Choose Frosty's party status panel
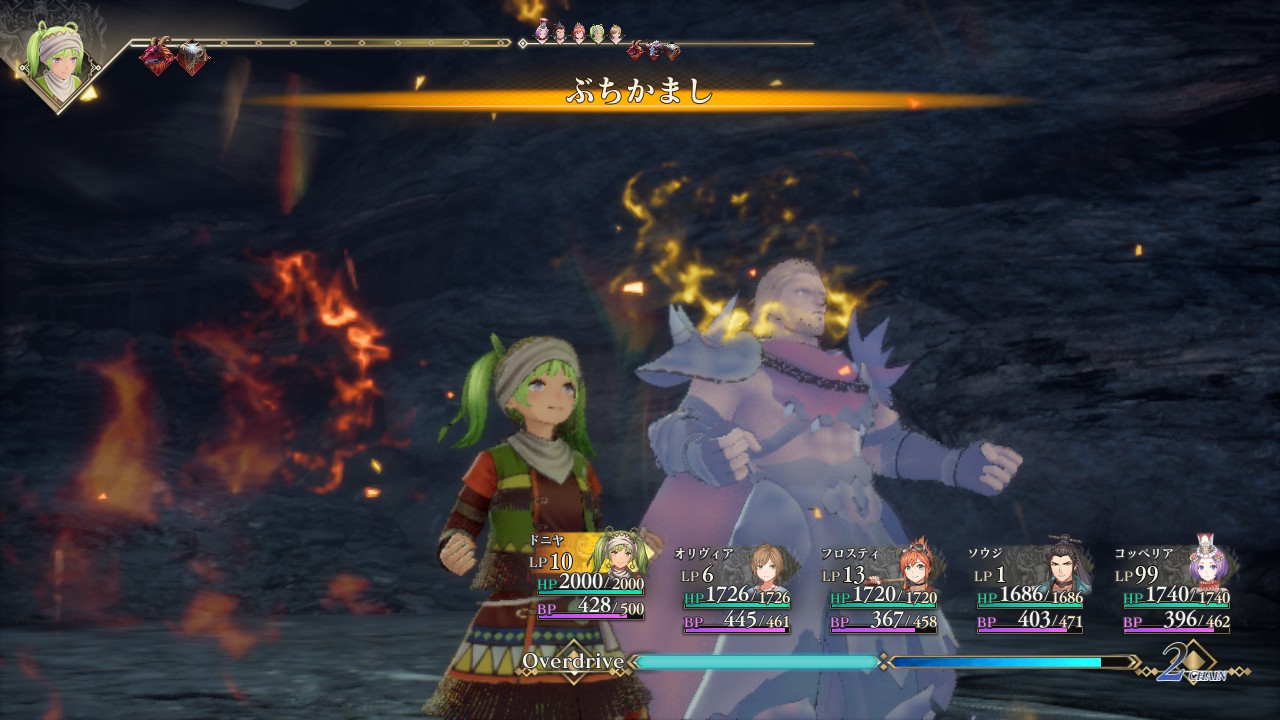1280x720 pixels. [882, 588]
